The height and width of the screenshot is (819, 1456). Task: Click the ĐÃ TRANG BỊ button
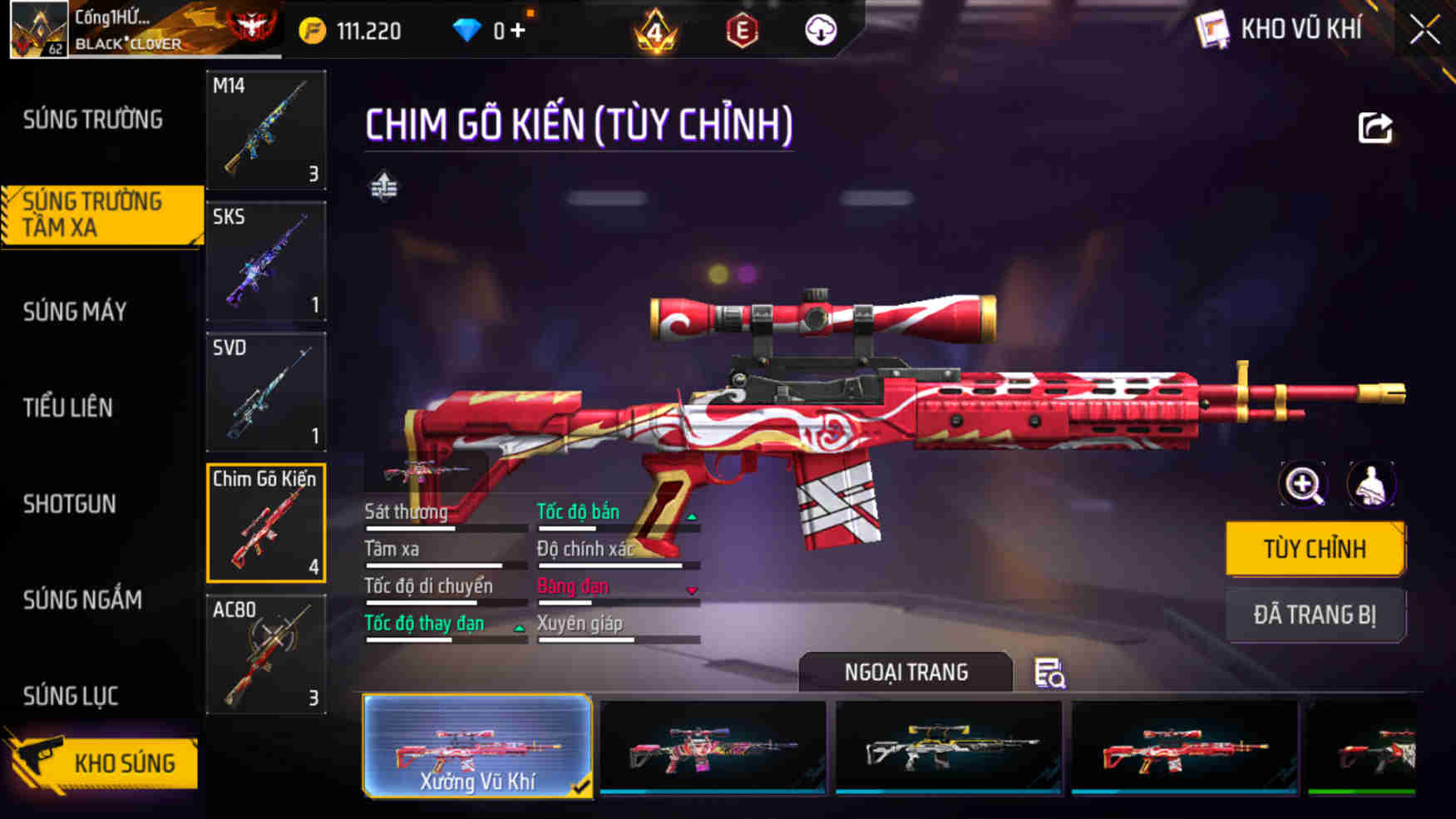[1315, 615]
